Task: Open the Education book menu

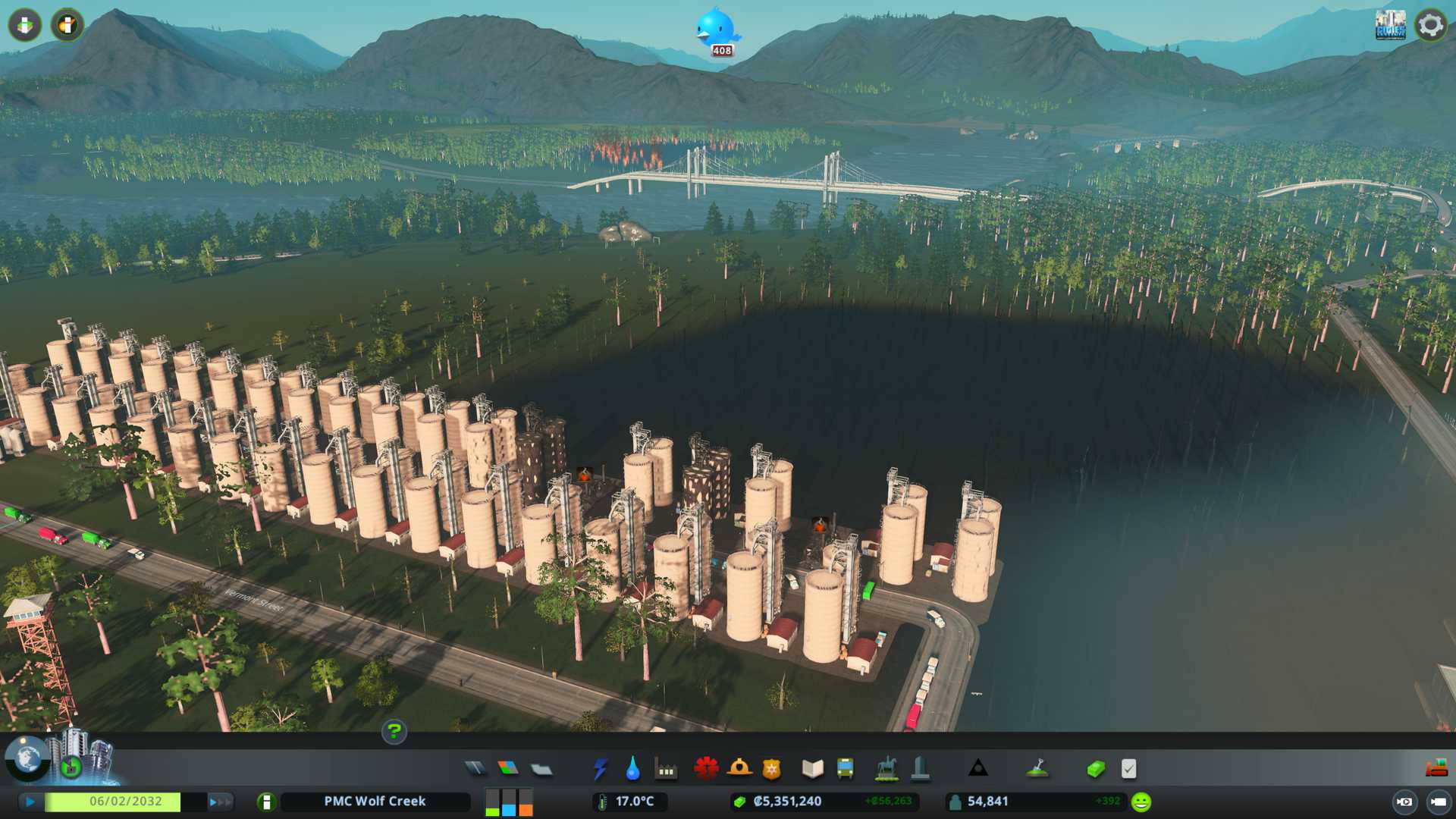Action: point(812,769)
